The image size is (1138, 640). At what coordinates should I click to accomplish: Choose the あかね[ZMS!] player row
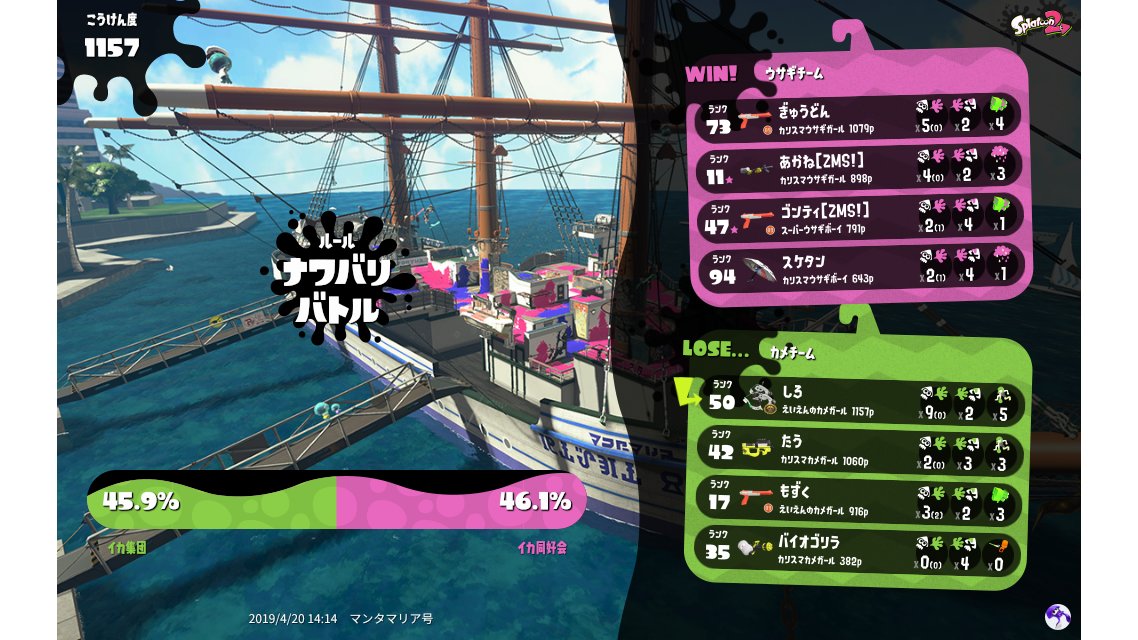pos(858,167)
